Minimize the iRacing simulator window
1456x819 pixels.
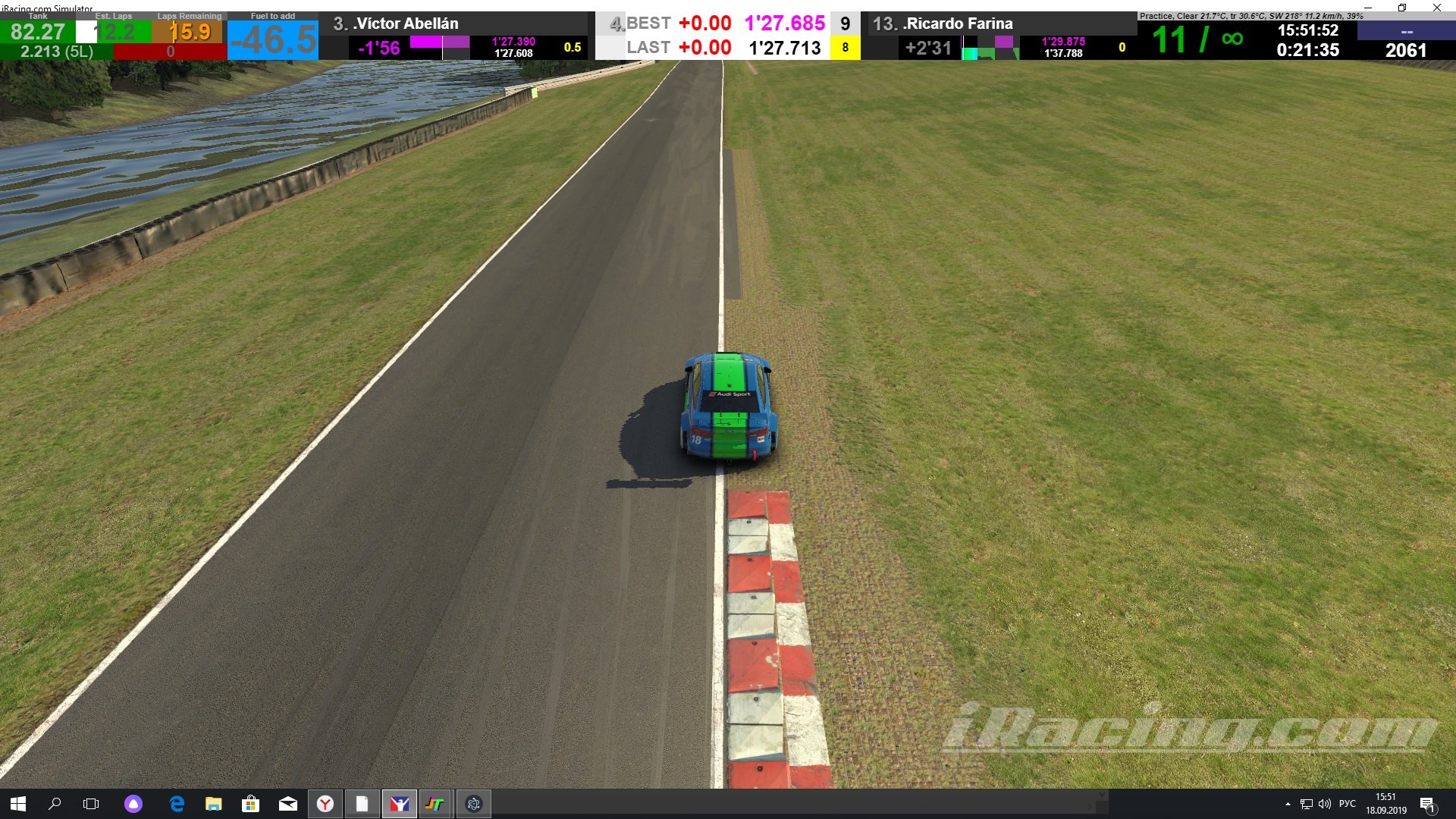(1367, 8)
